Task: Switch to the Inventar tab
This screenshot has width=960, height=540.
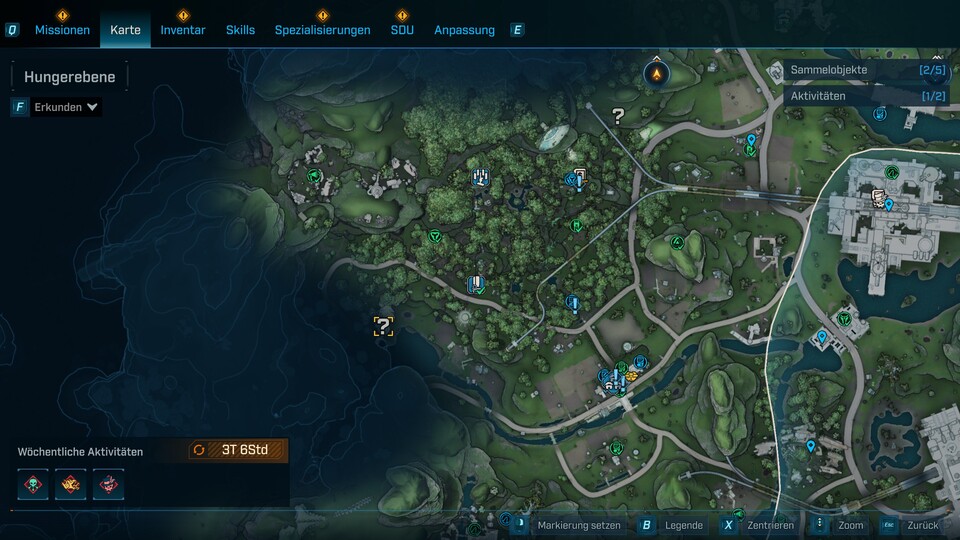Action: [x=183, y=30]
